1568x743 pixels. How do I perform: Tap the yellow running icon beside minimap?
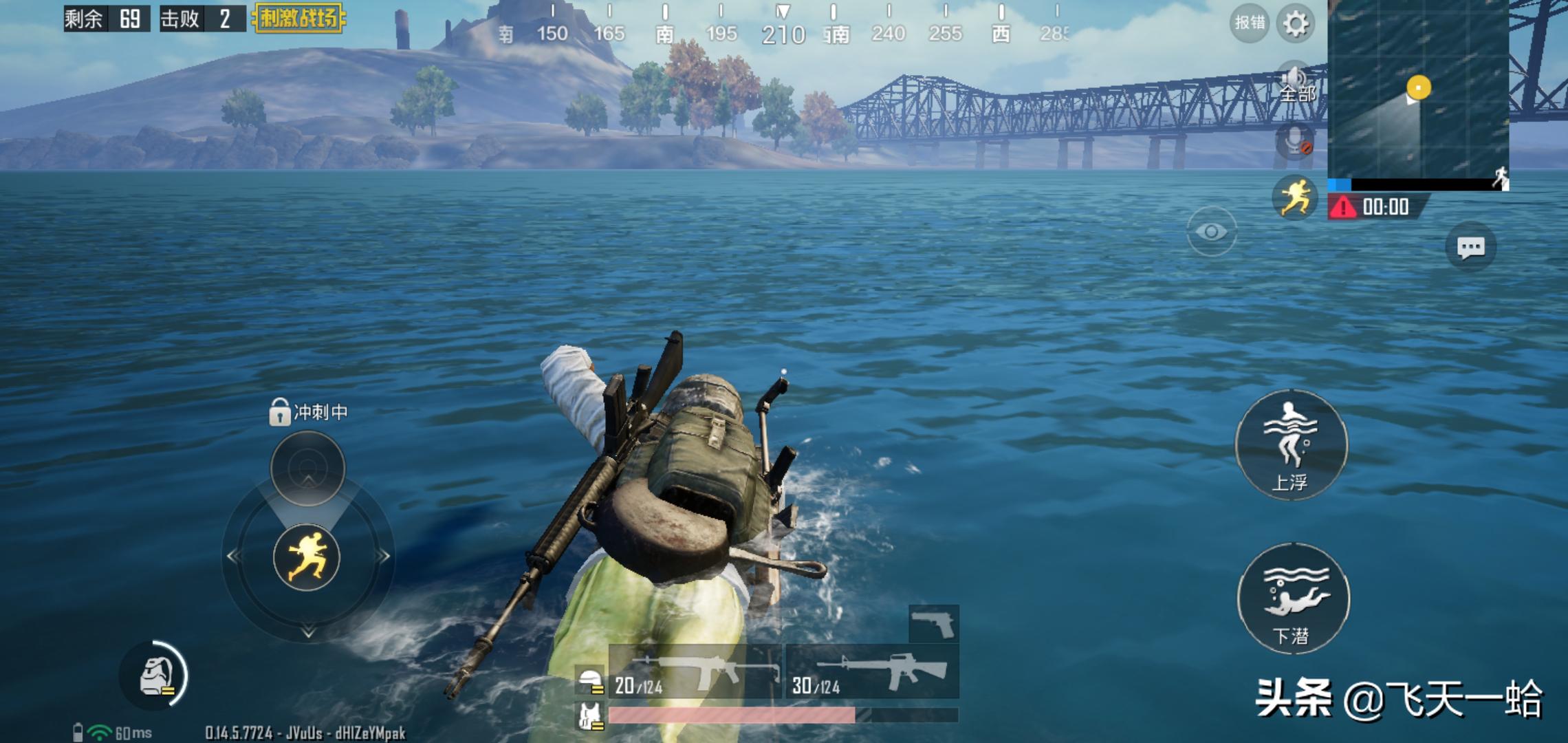click(1294, 197)
